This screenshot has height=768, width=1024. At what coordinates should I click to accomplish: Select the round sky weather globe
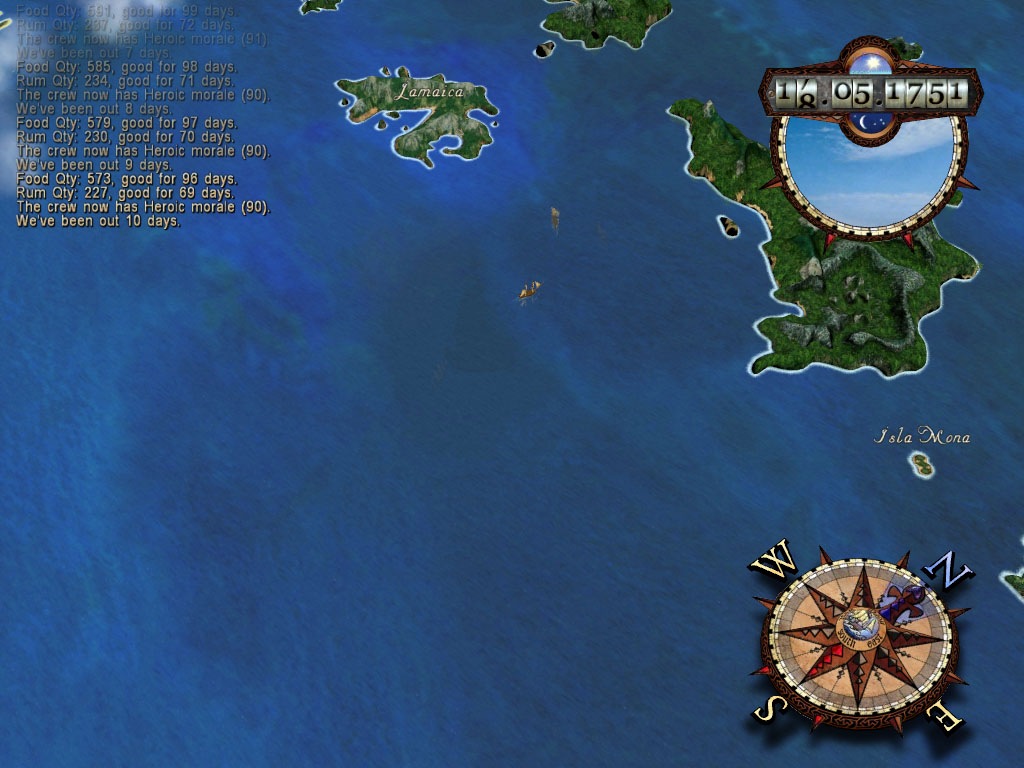tap(866, 166)
